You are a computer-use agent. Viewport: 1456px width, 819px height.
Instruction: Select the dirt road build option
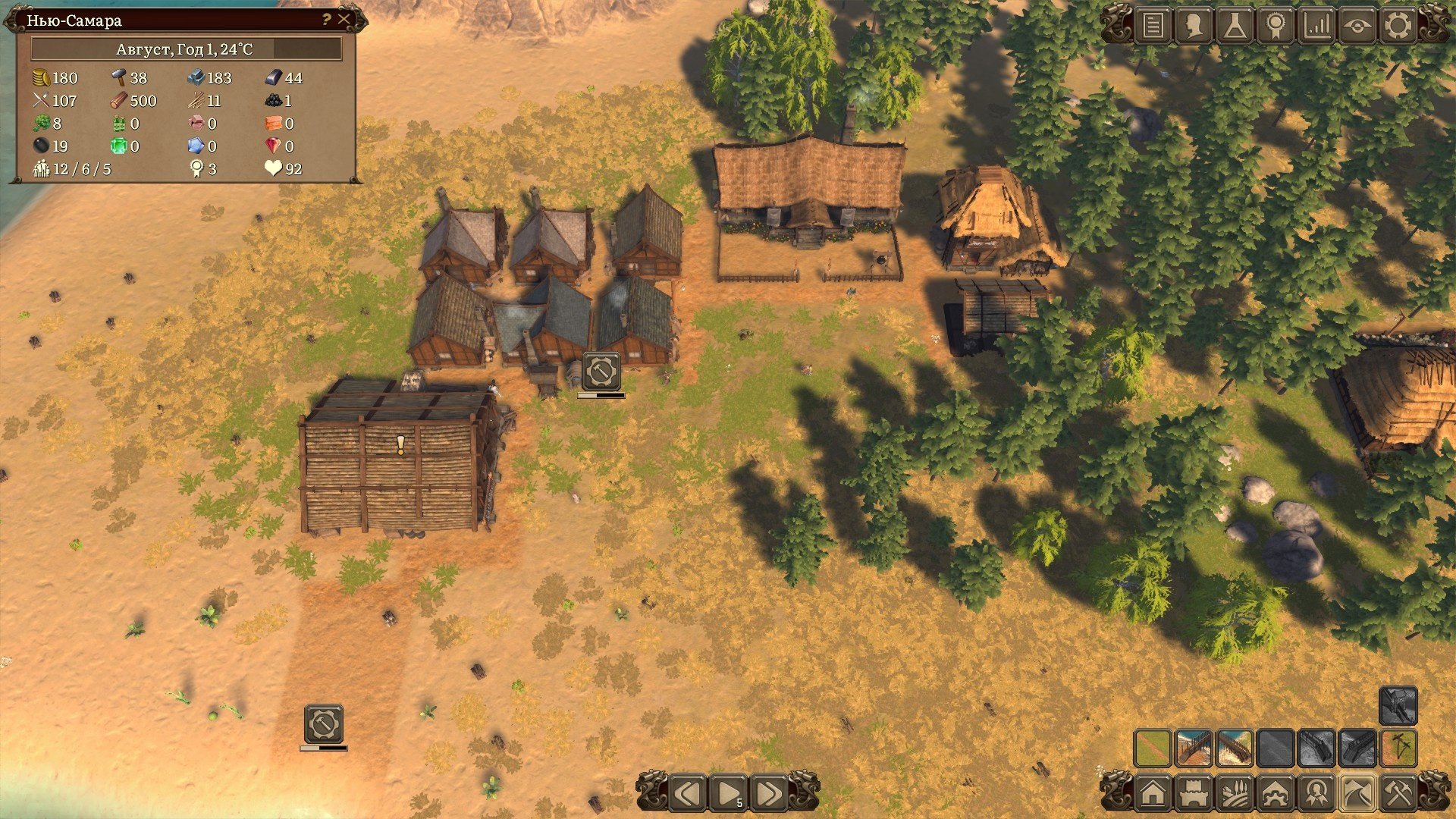[x=1153, y=748]
